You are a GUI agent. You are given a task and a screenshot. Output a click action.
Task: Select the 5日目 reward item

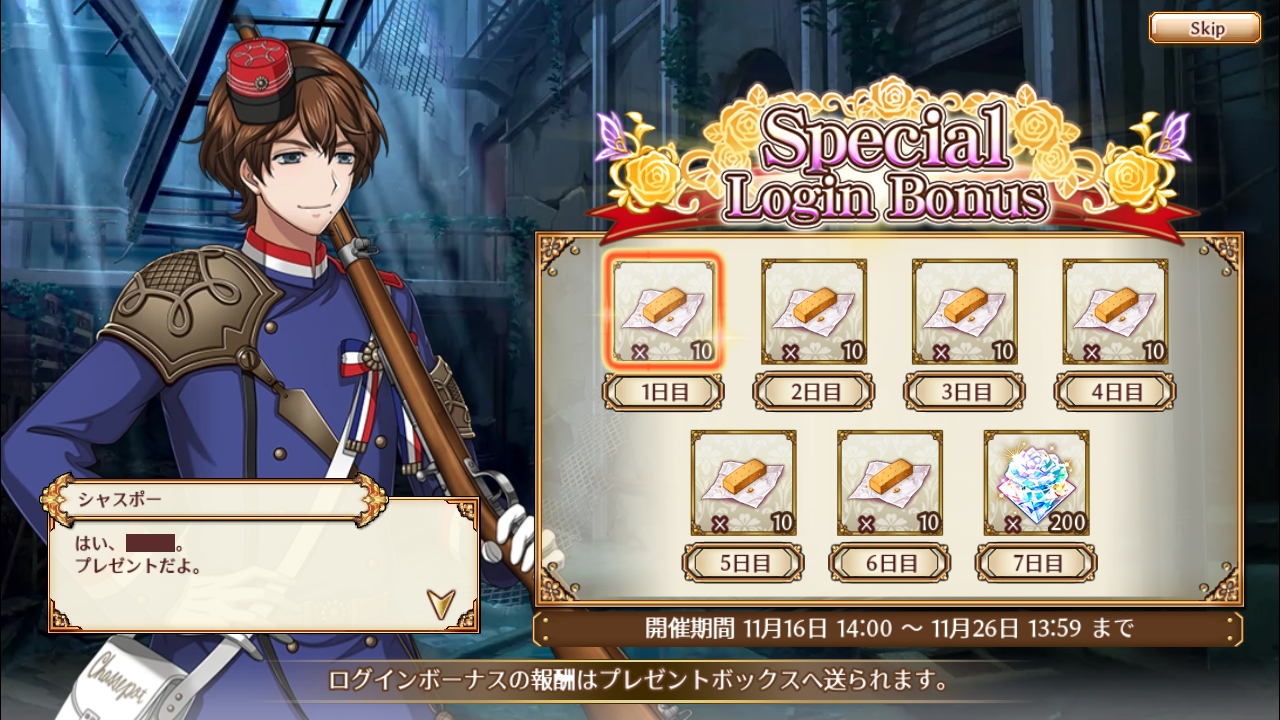pos(743,482)
